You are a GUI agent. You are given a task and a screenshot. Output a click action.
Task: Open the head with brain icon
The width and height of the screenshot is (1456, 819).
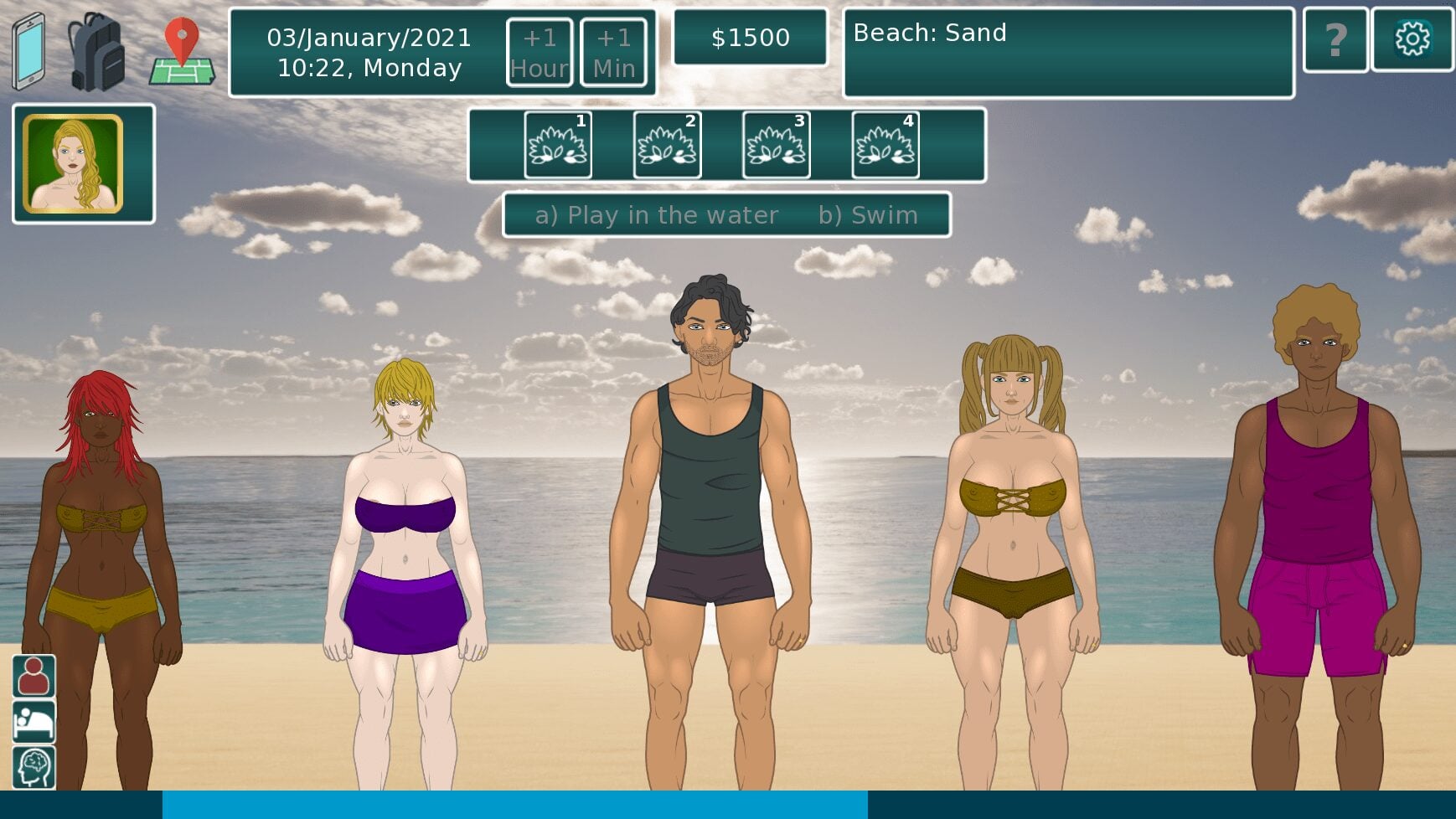34,767
